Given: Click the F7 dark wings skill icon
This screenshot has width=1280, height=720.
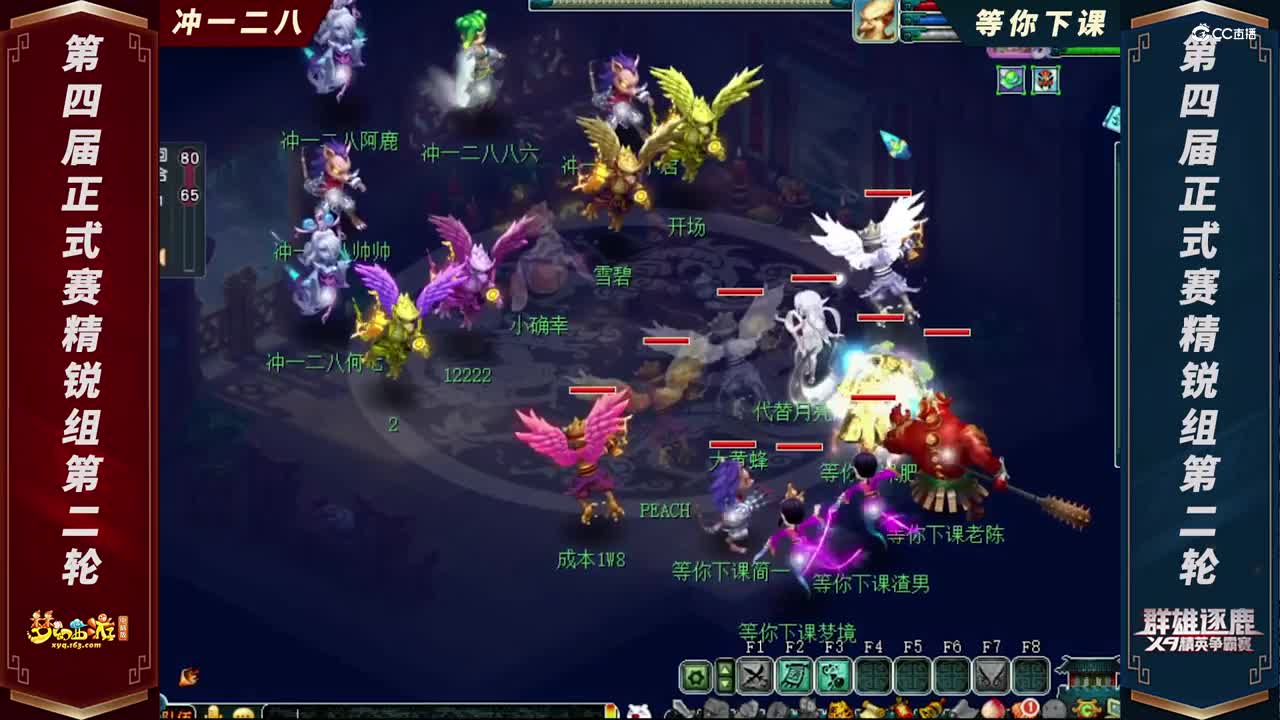Looking at the screenshot, I should pyautogui.click(x=990, y=676).
